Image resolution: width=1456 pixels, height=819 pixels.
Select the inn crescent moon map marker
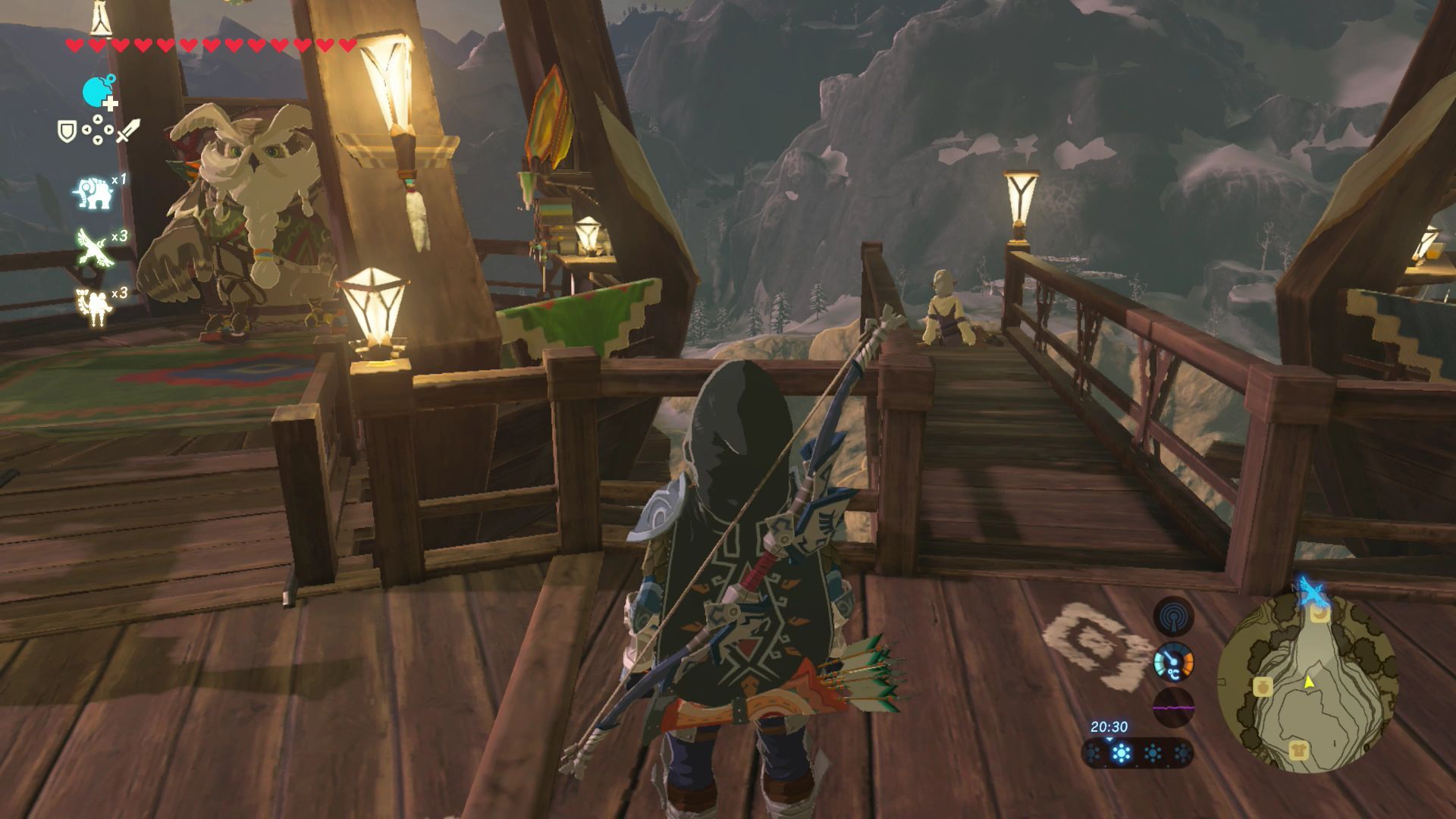coord(1321,613)
